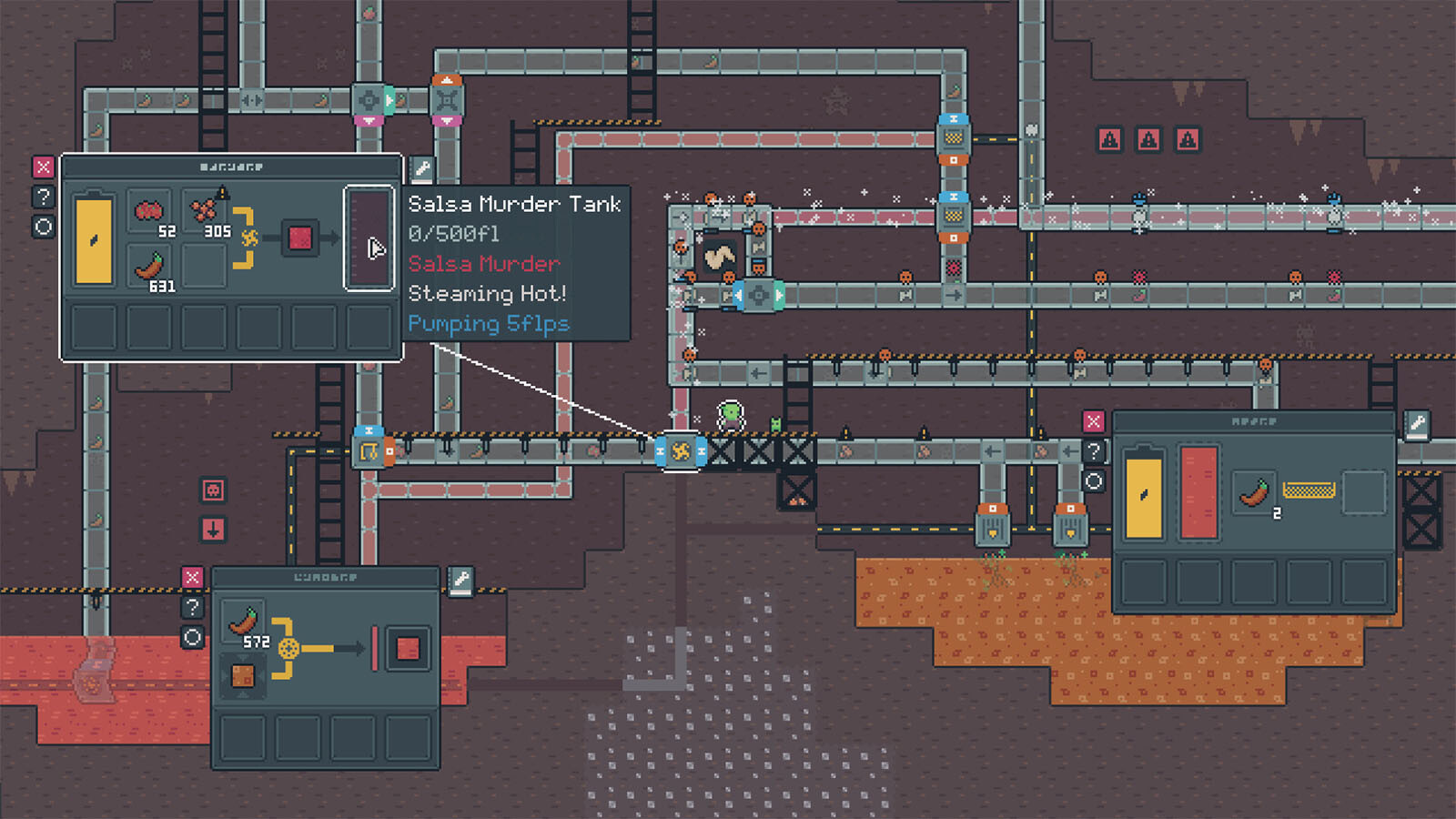
Task: Open the wrench manual of the mesh recipe panel
Action: pyautogui.click(x=1417, y=423)
